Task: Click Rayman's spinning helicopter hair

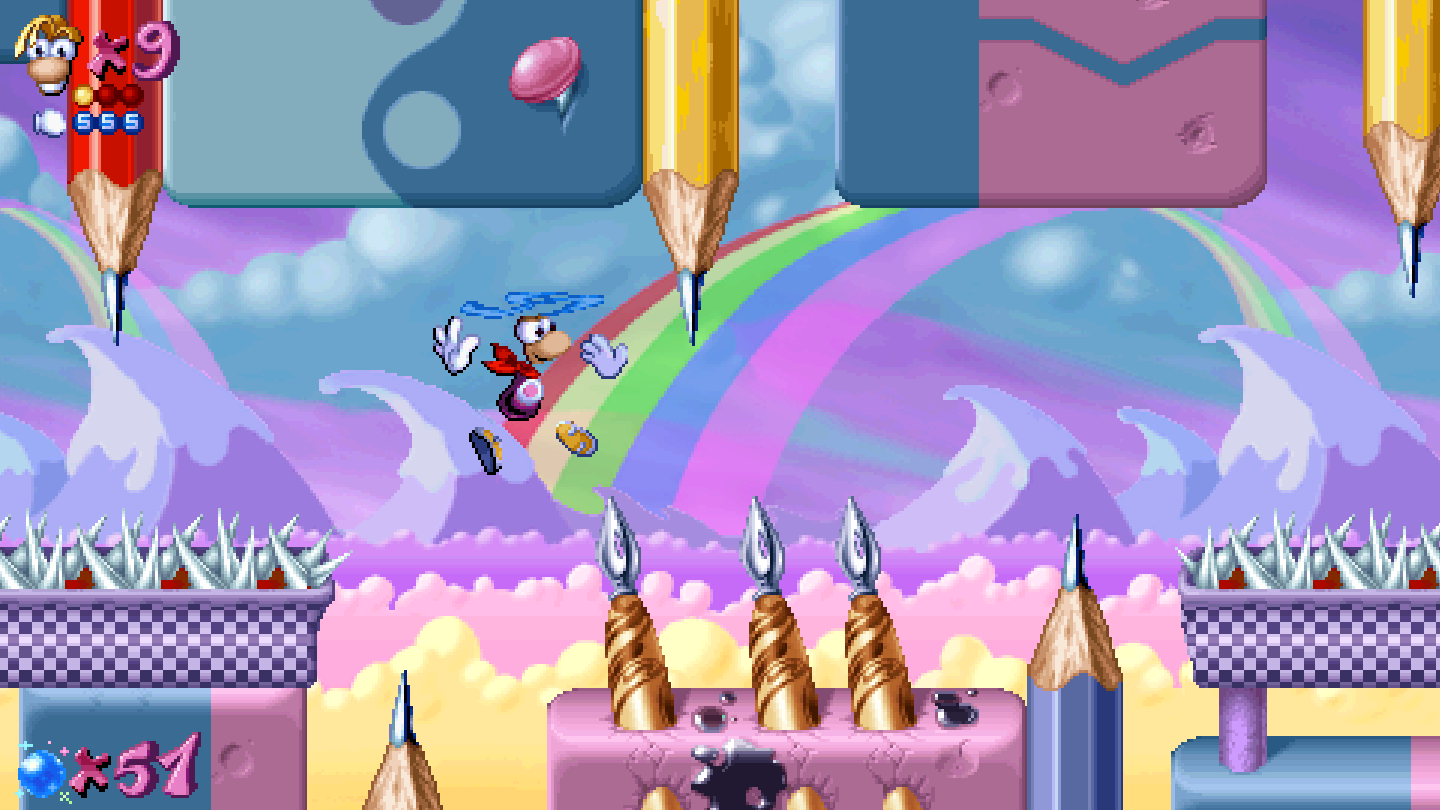Action: (x=525, y=303)
